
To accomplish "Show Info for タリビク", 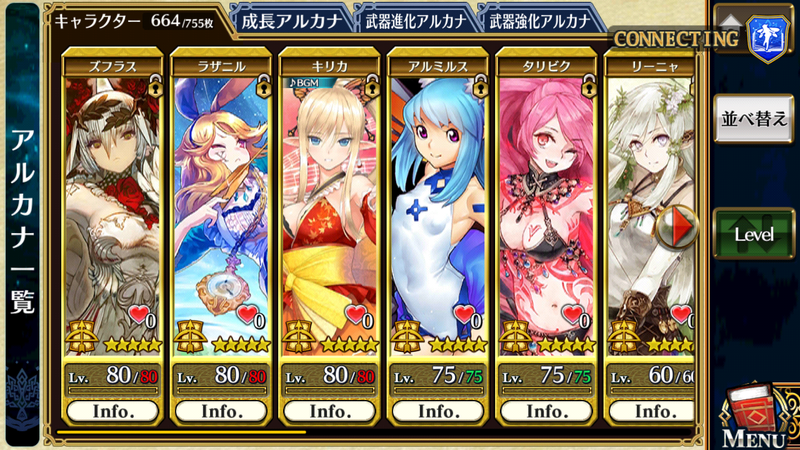I will 546,411.
